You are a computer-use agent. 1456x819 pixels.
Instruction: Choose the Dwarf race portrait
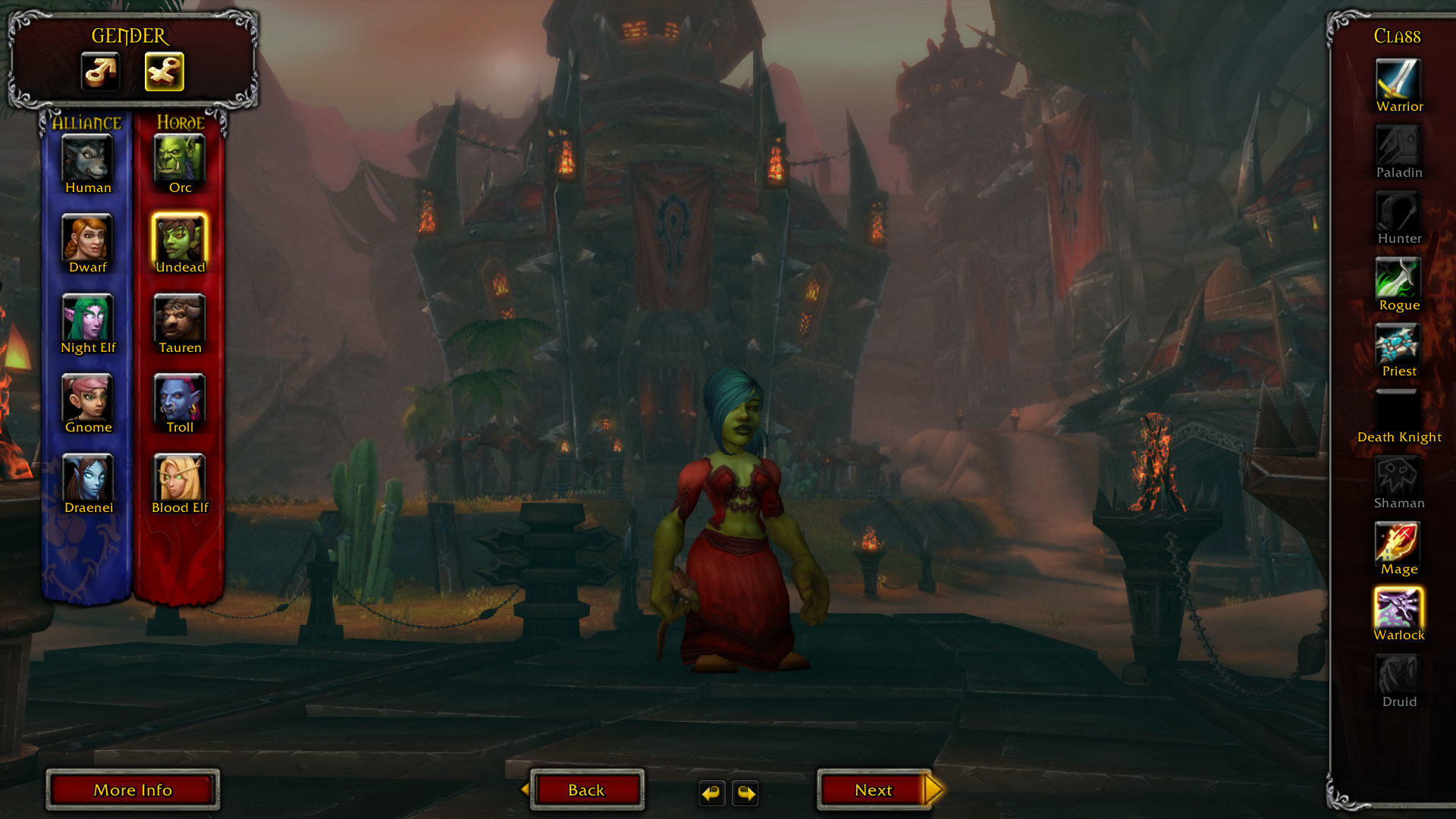(x=88, y=238)
